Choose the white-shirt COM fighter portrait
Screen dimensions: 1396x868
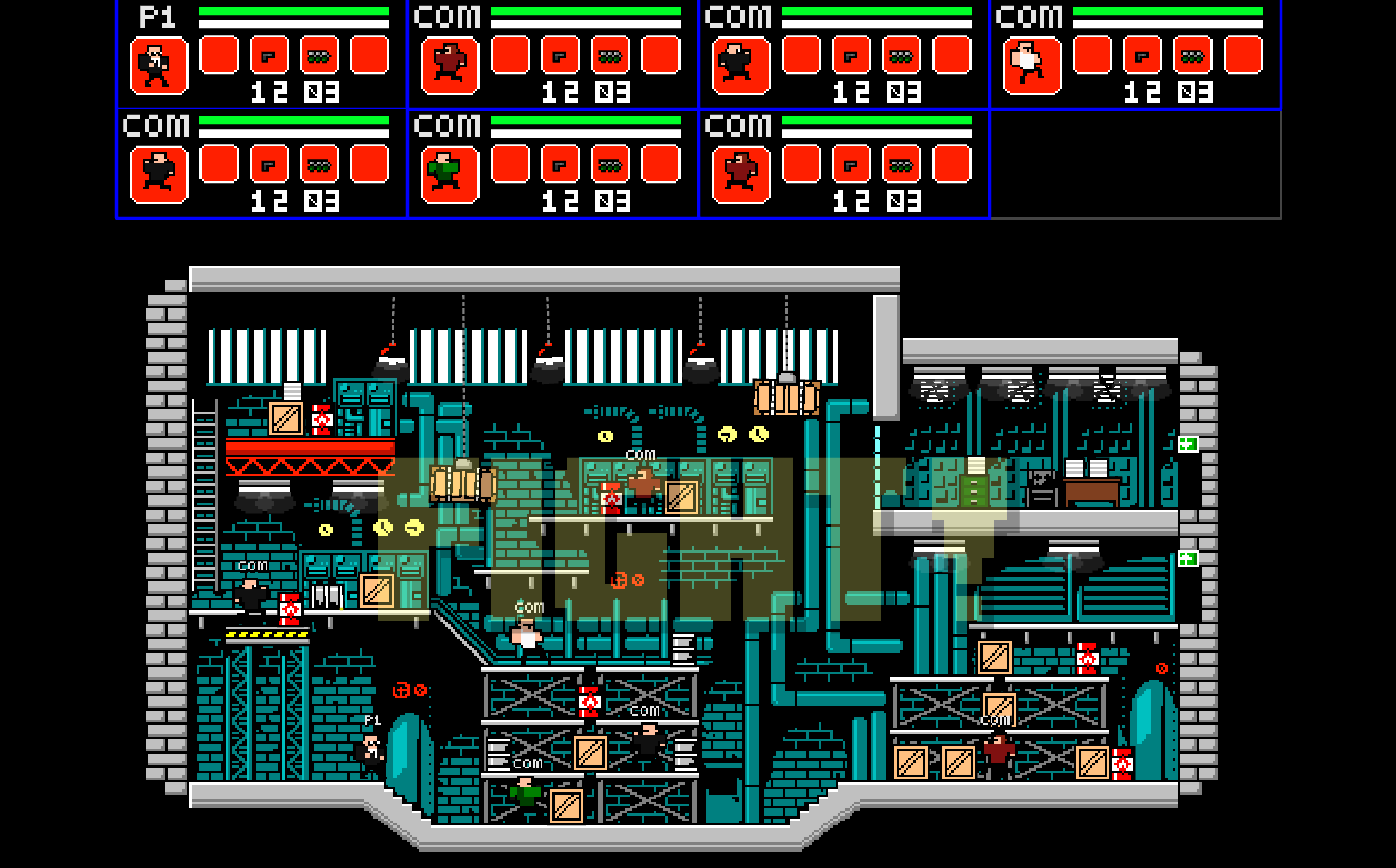pos(1031,66)
